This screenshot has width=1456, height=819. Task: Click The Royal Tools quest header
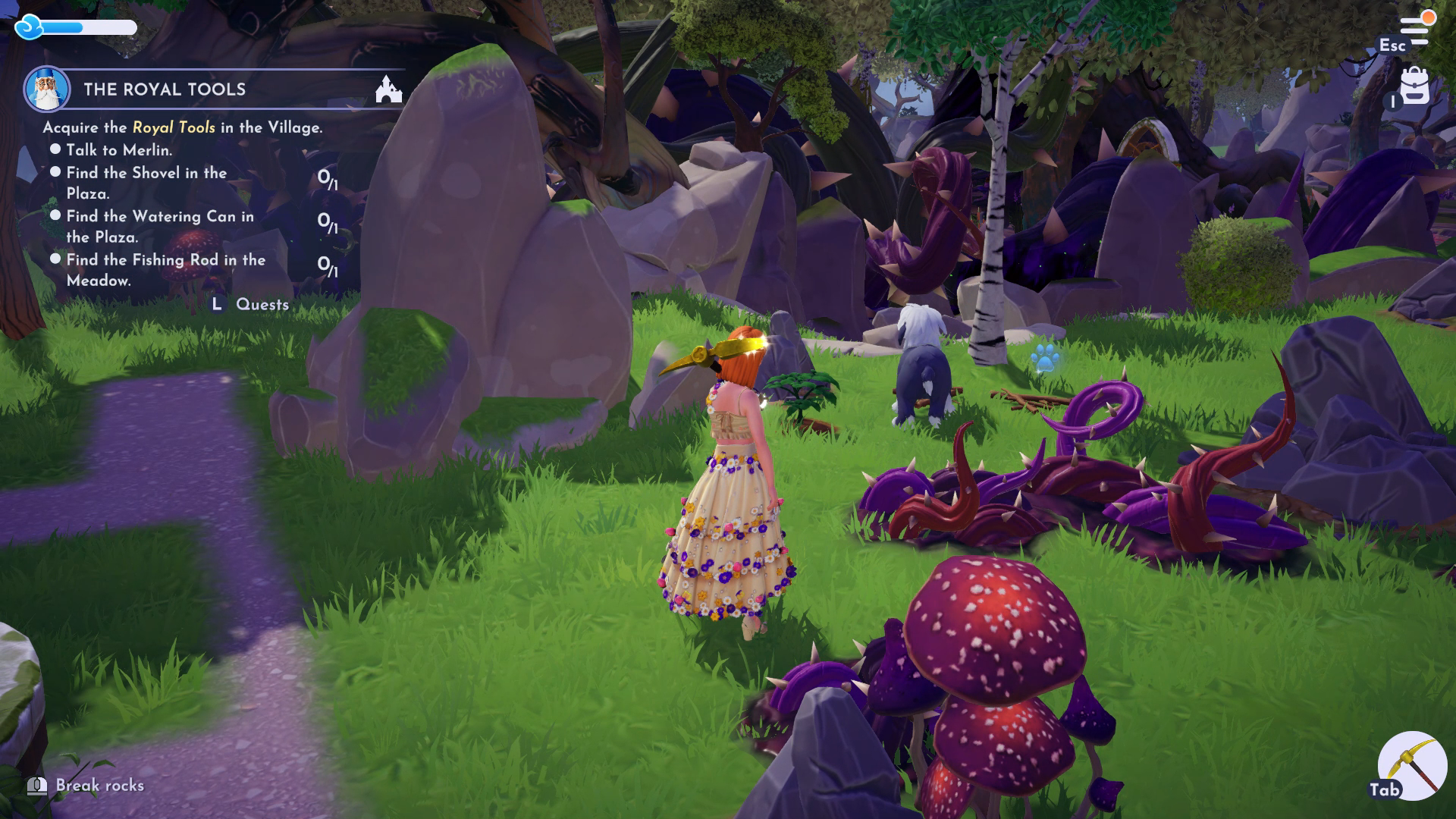[165, 89]
